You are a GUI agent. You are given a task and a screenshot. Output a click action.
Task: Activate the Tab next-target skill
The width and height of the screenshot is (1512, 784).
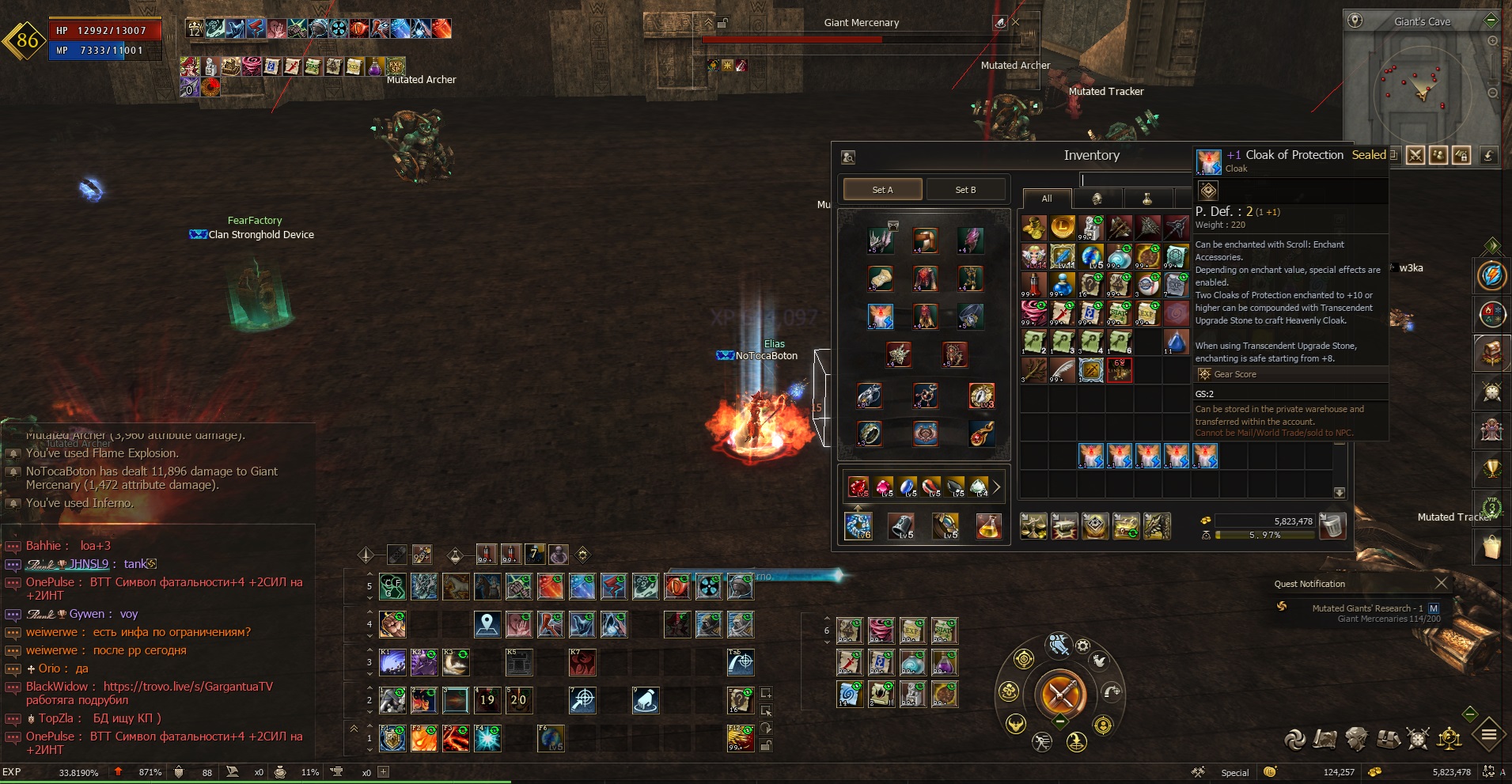coord(741,662)
